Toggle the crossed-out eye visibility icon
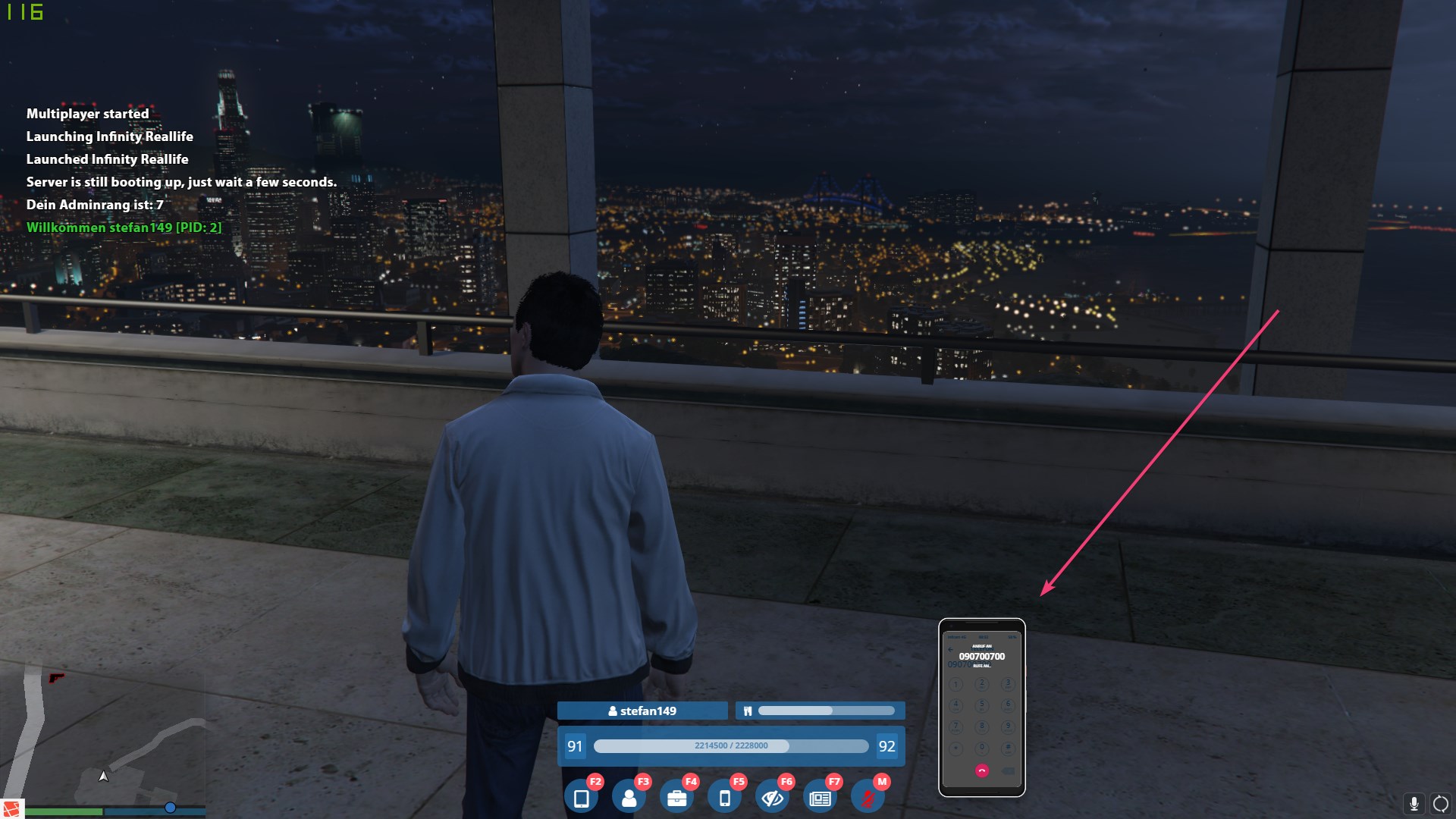The width and height of the screenshot is (1456, 819). [x=773, y=799]
